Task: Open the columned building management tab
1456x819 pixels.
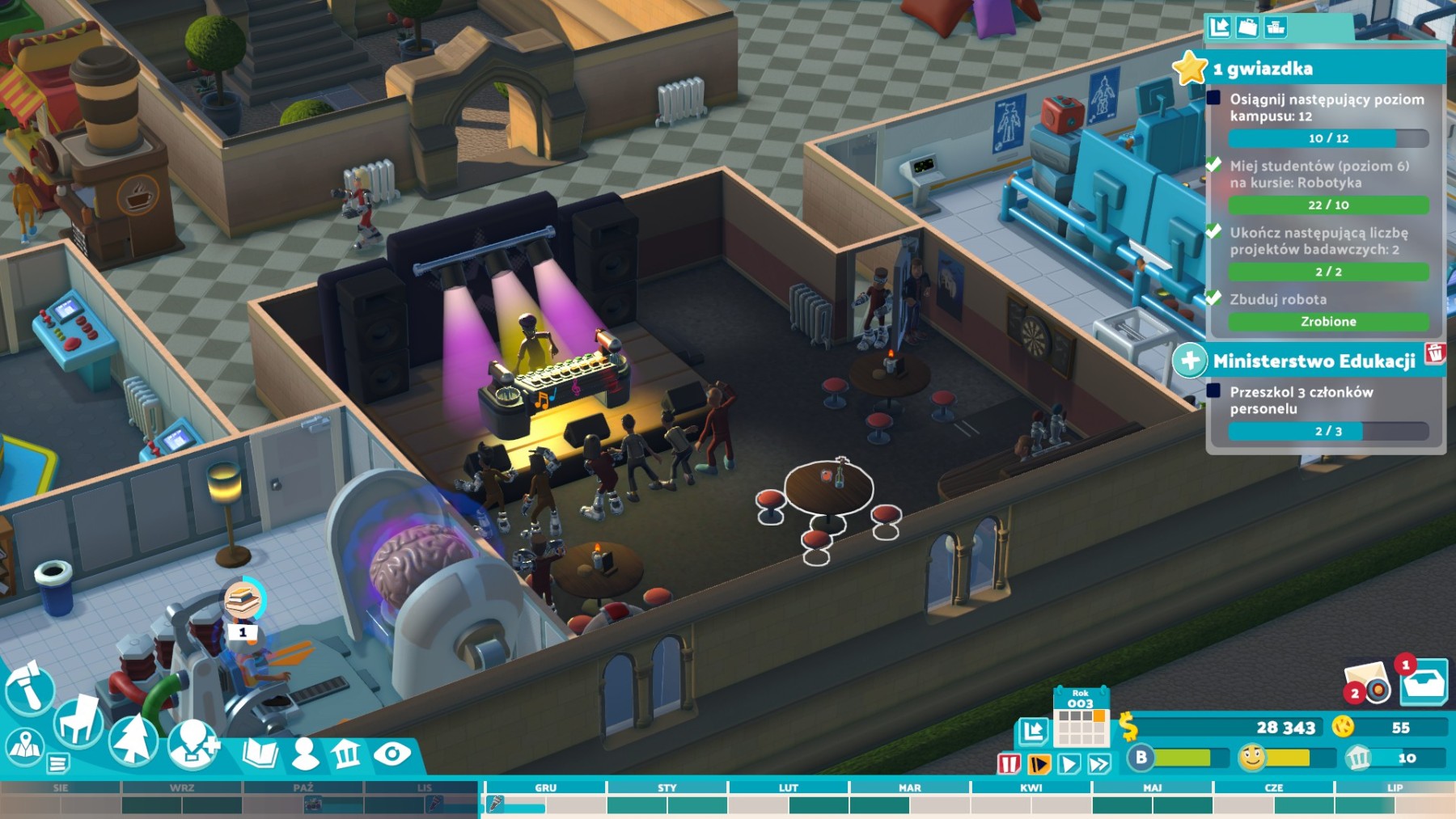Action: pos(347,754)
